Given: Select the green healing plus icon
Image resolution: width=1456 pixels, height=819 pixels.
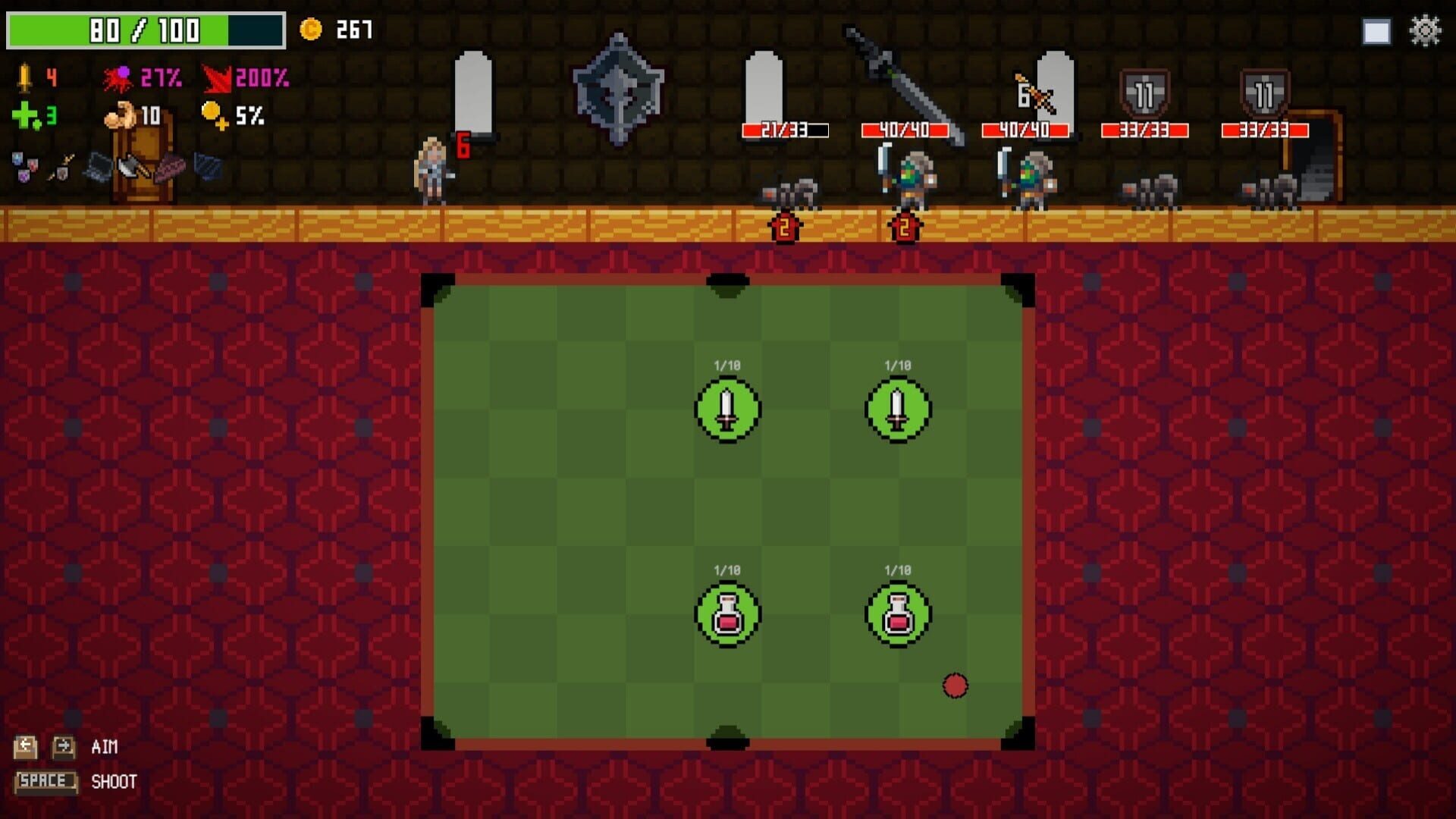Looking at the screenshot, I should point(24,116).
